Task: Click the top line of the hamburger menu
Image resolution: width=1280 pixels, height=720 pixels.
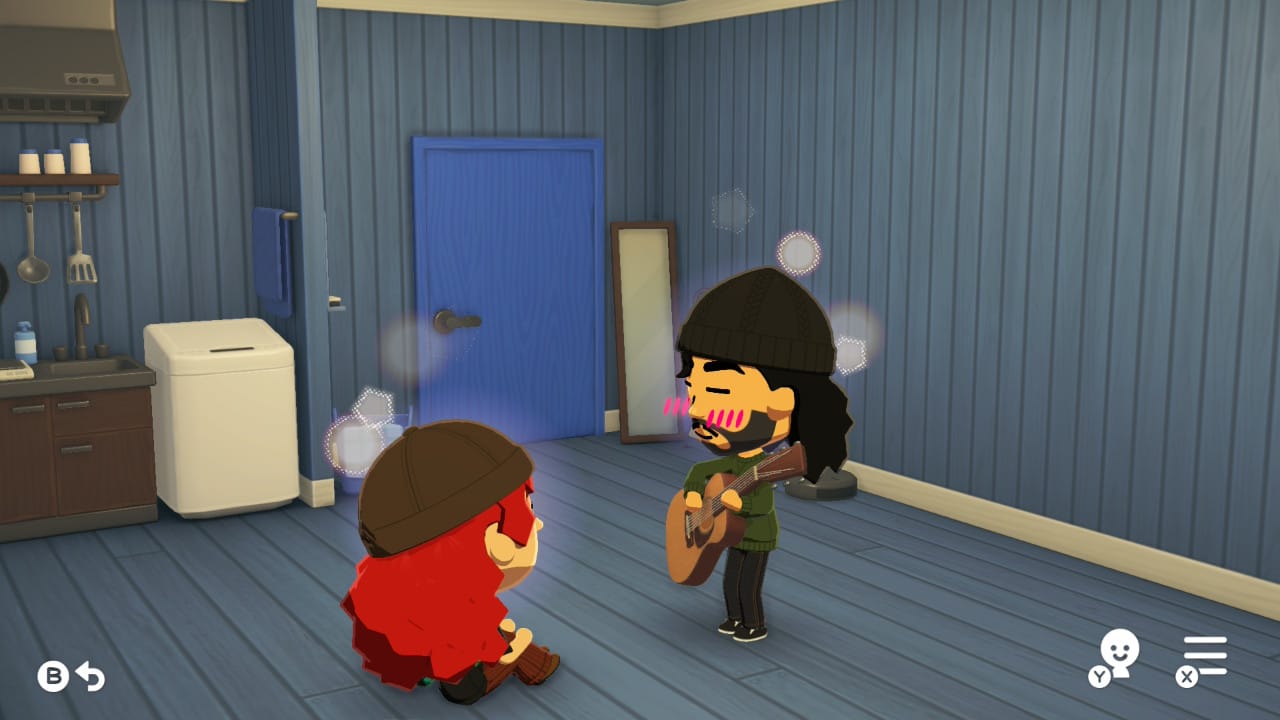Action: point(1207,637)
